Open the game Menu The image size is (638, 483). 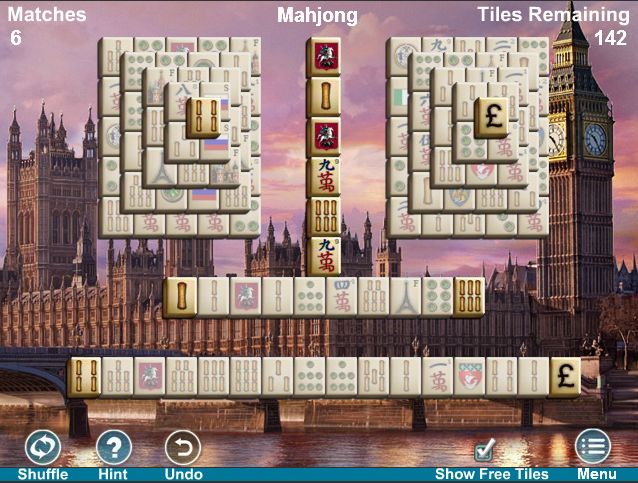[x=592, y=447]
